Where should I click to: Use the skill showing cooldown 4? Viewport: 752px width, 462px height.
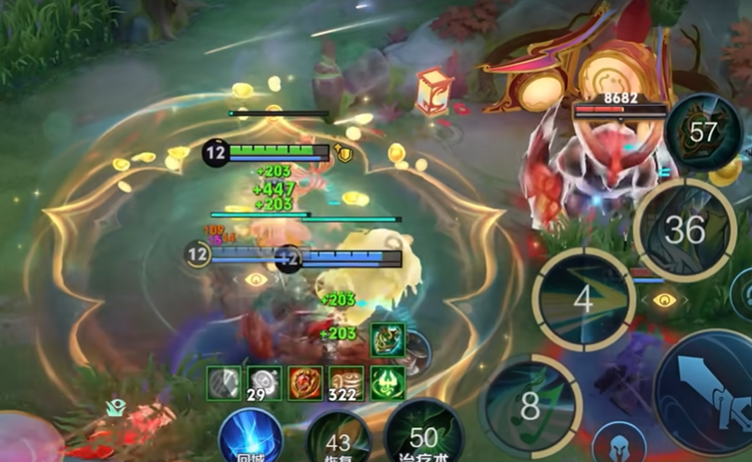click(583, 298)
